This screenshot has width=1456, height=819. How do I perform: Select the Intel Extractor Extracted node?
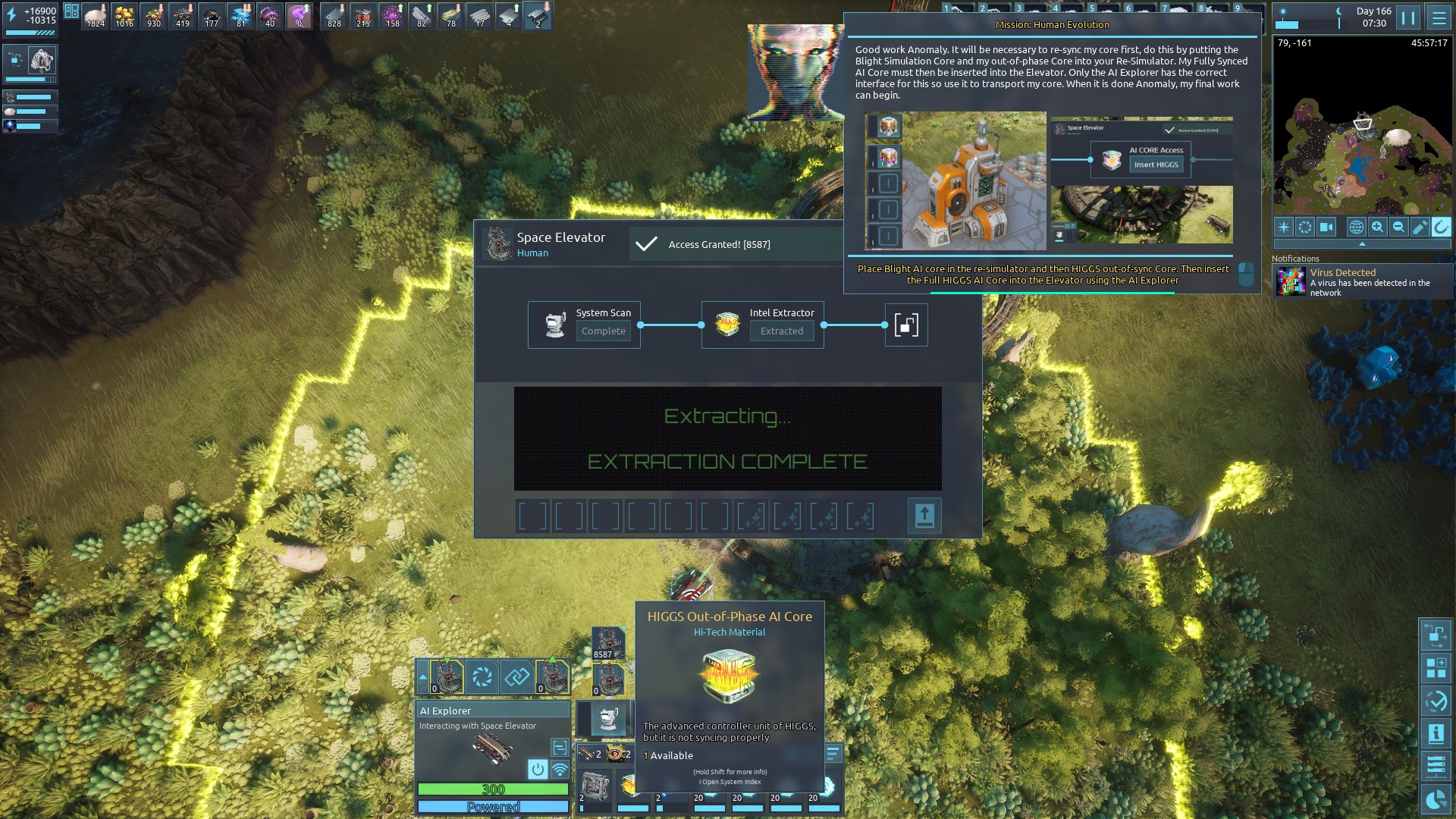(x=762, y=325)
